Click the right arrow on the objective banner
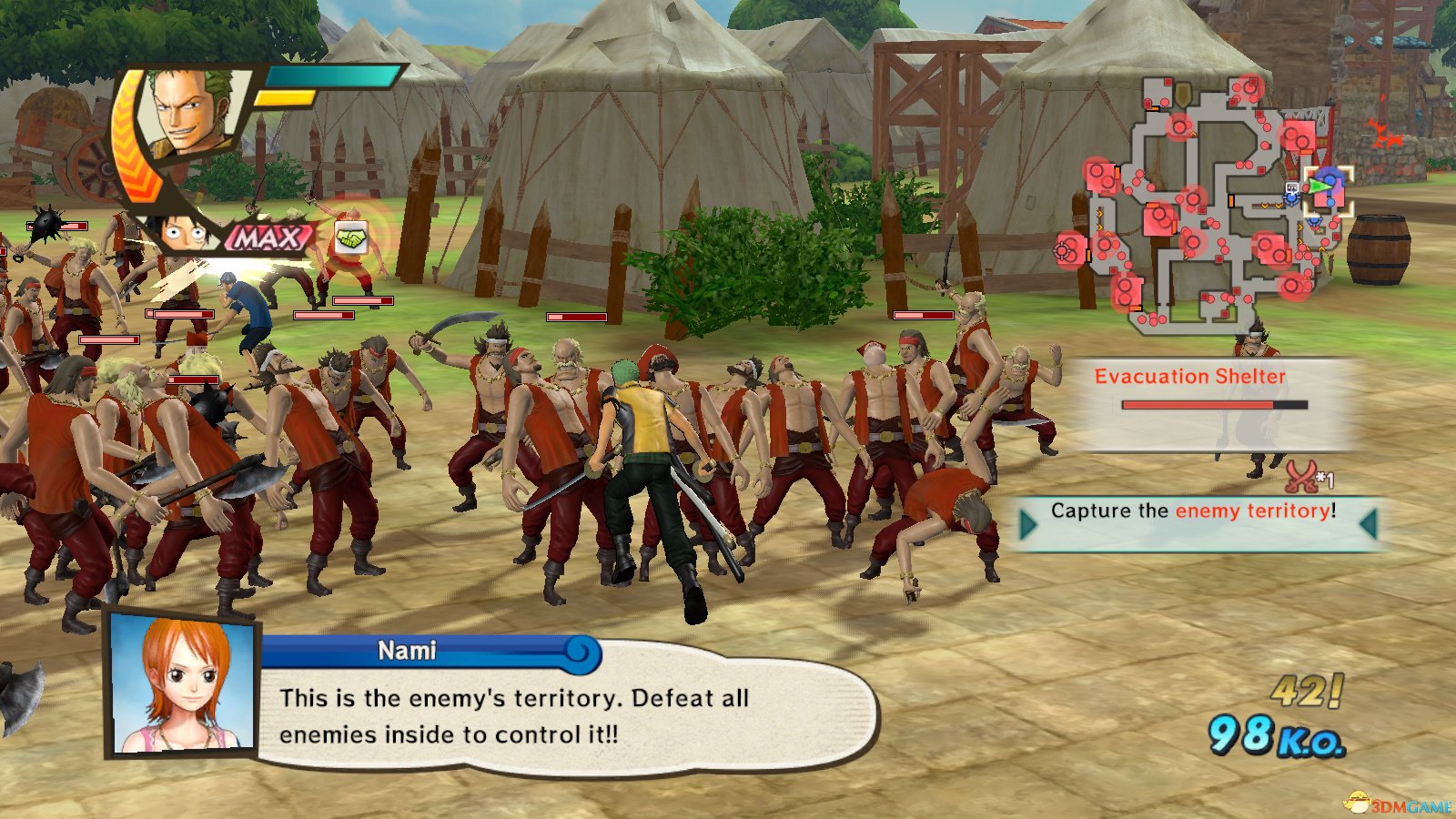 (x=1367, y=524)
